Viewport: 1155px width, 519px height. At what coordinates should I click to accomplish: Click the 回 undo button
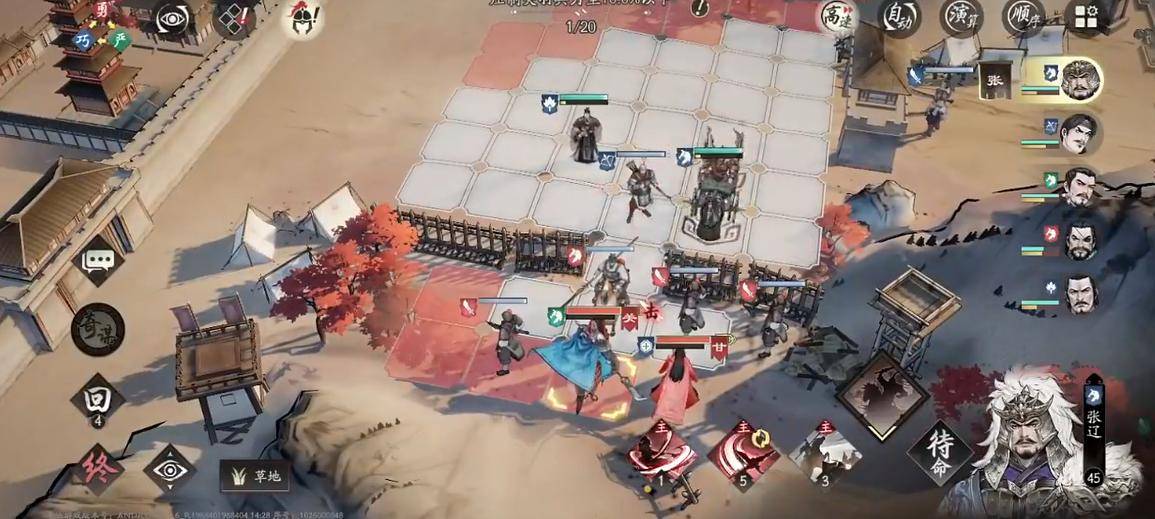click(x=98, y=400)
